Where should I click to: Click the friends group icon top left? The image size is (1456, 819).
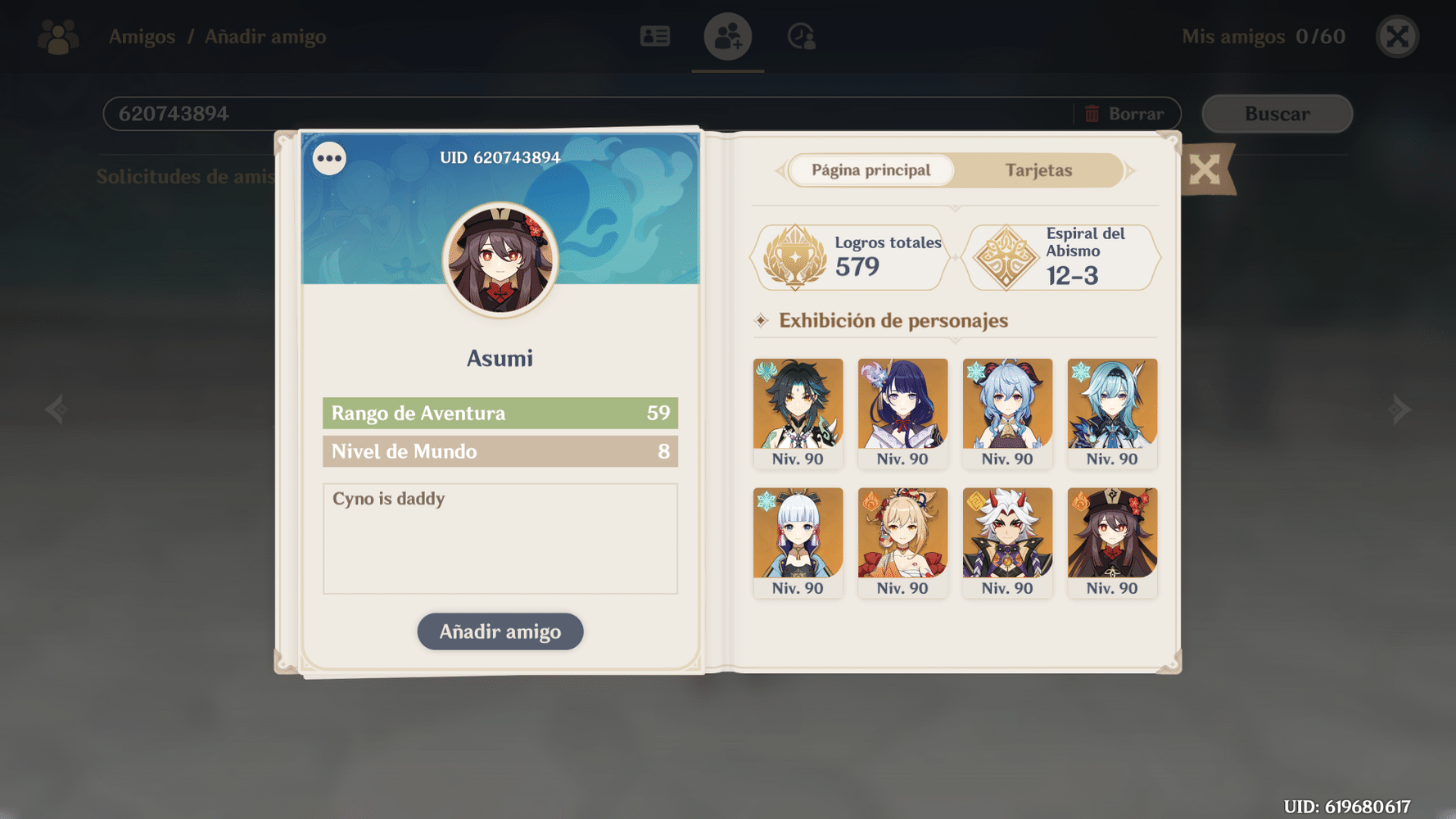[57, 36]
